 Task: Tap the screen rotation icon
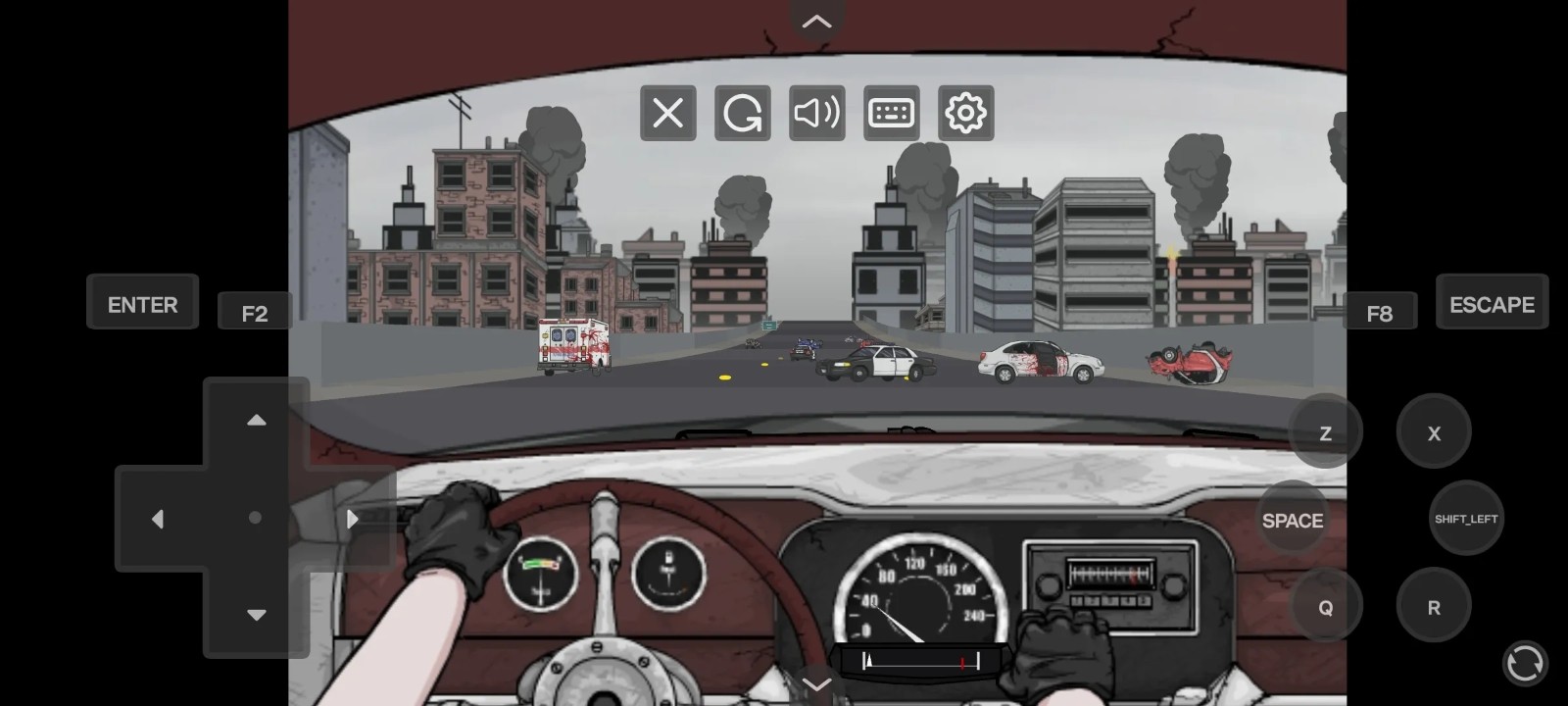[1527, 664]
